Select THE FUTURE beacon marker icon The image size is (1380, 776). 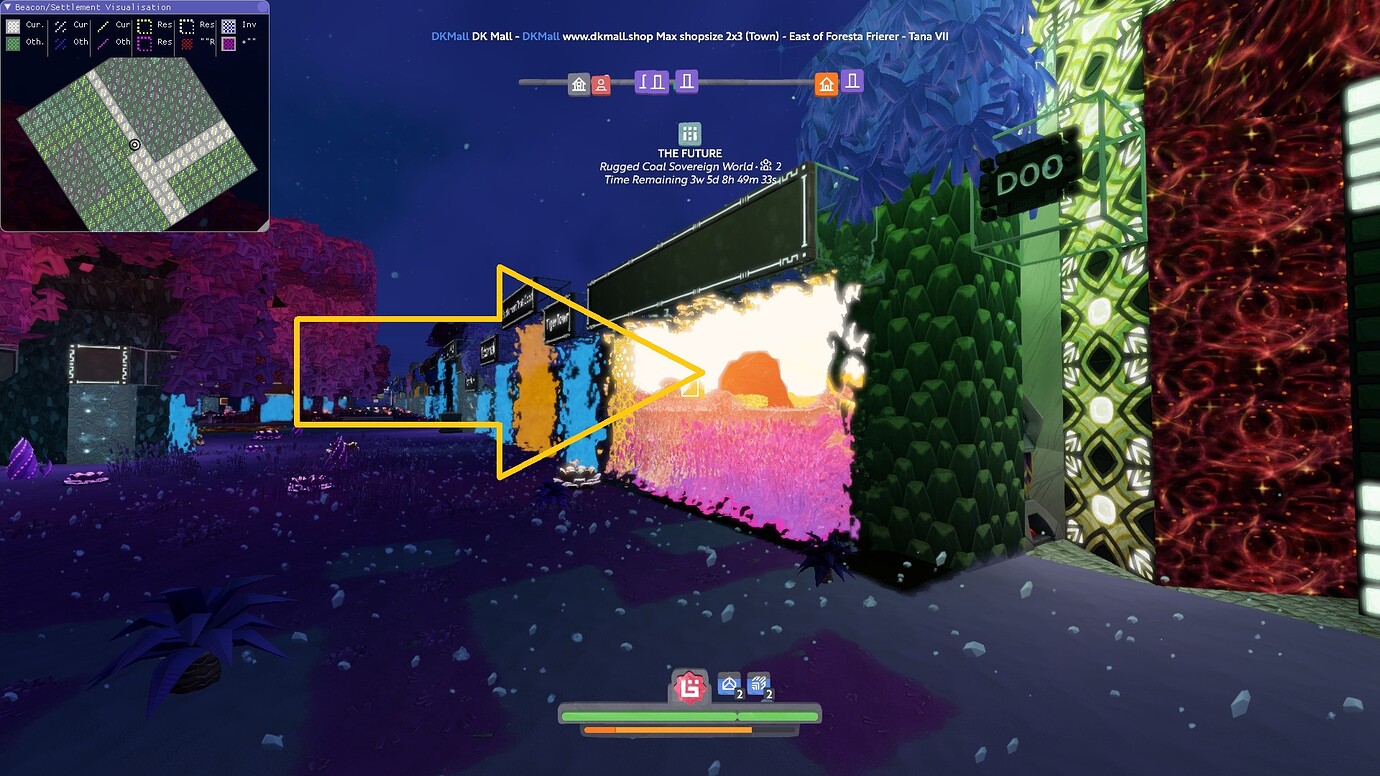pos(689,131)
